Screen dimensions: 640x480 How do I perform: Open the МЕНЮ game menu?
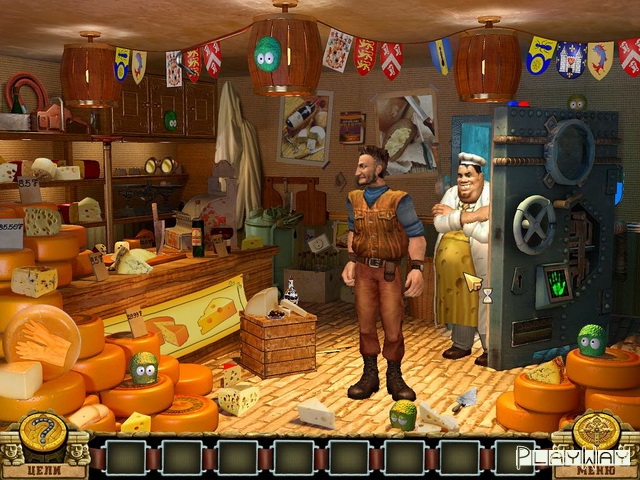click(597, 467)
